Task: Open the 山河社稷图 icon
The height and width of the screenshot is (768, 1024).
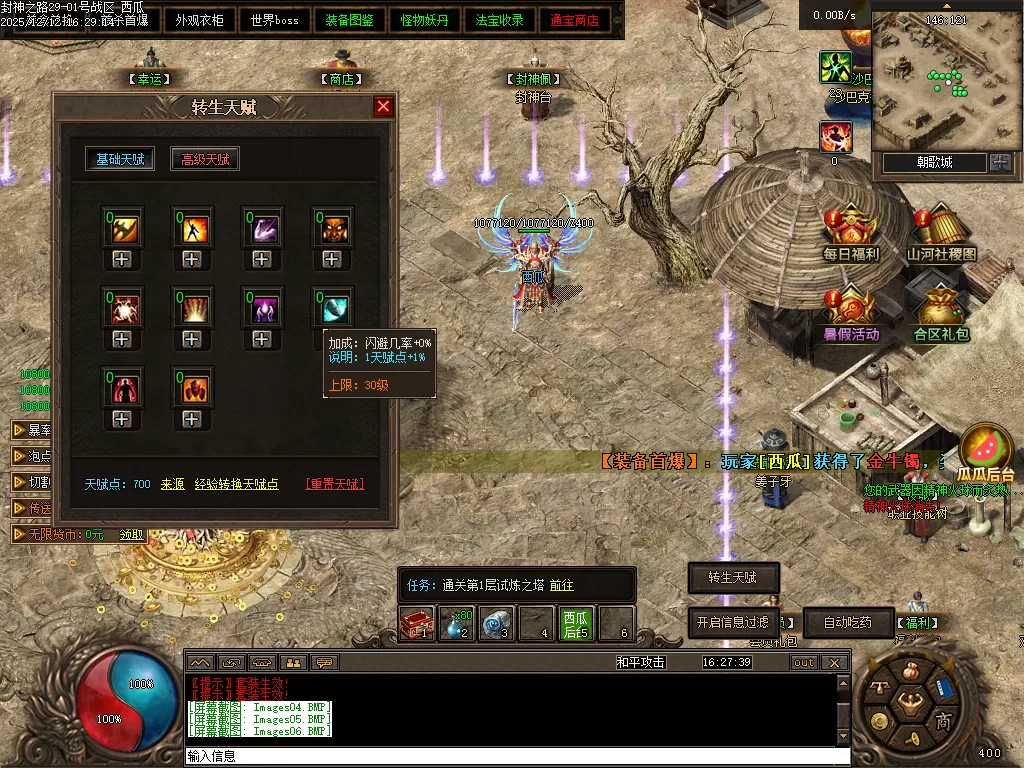Action: click(x=941, y=235)
